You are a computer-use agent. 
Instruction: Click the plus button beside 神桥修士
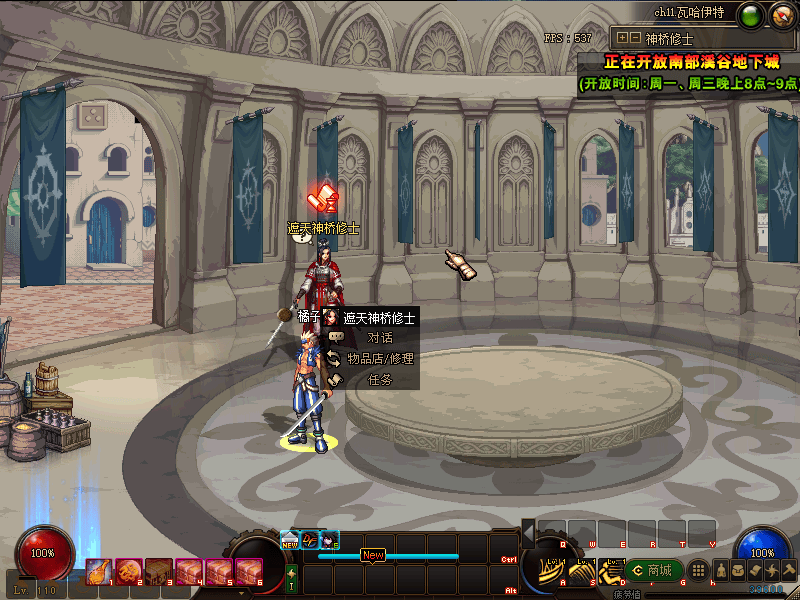pyautogui.click(x=622, y=38)
